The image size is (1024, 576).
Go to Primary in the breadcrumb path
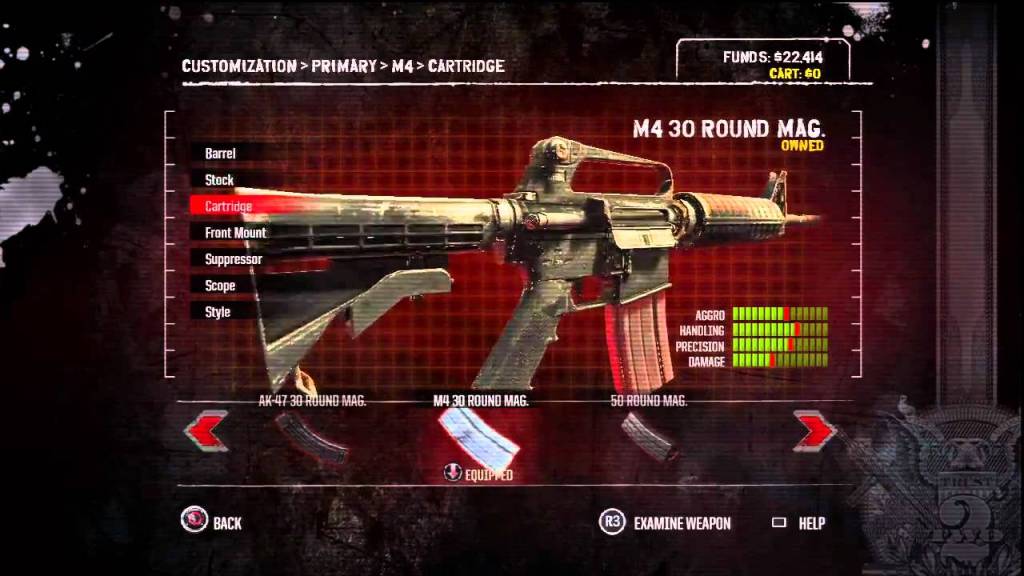click(344, 67)
